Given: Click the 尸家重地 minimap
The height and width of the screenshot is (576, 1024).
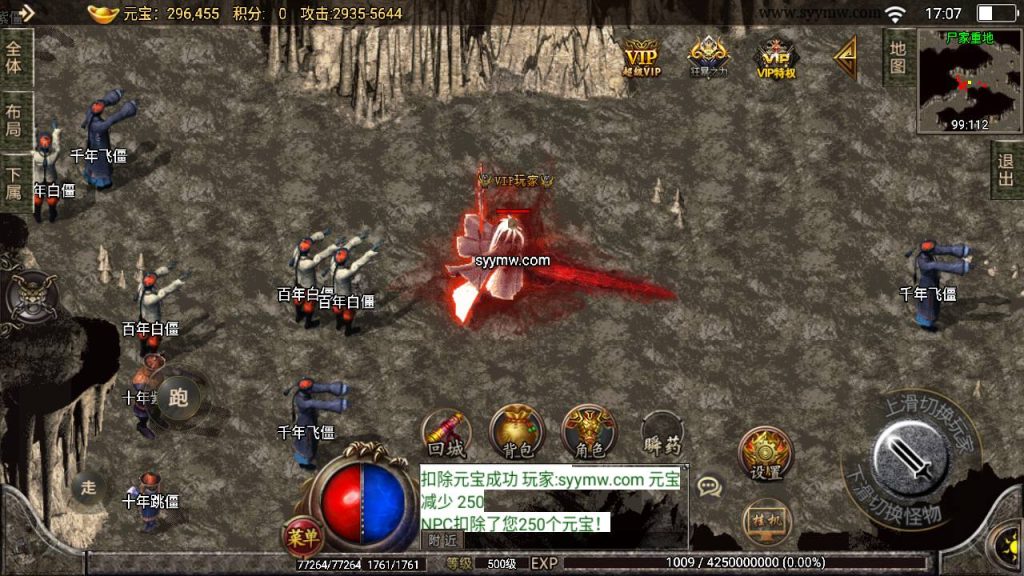Looking at the screenshot, I should click(968, 82).
